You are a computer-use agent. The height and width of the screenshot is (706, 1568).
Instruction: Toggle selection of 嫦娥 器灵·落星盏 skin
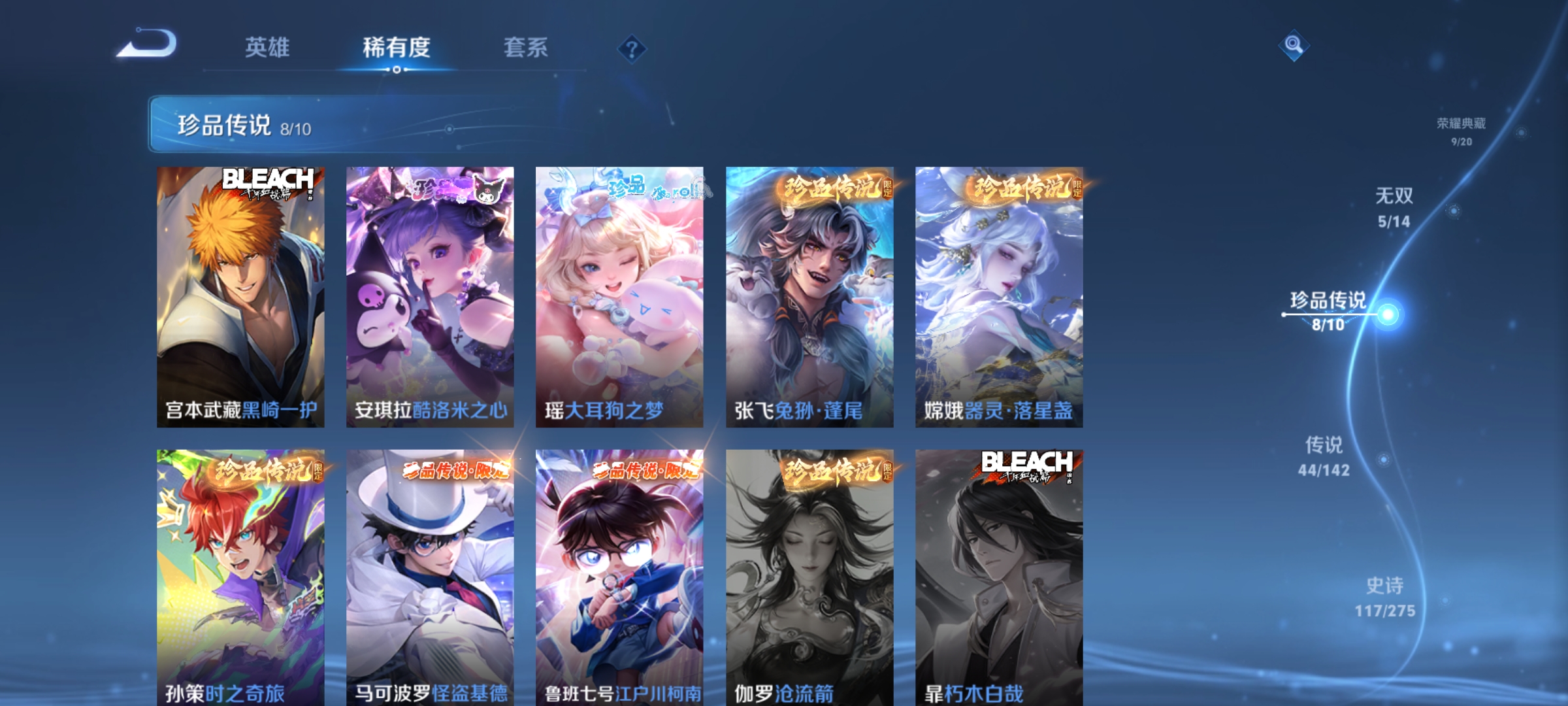998,294
